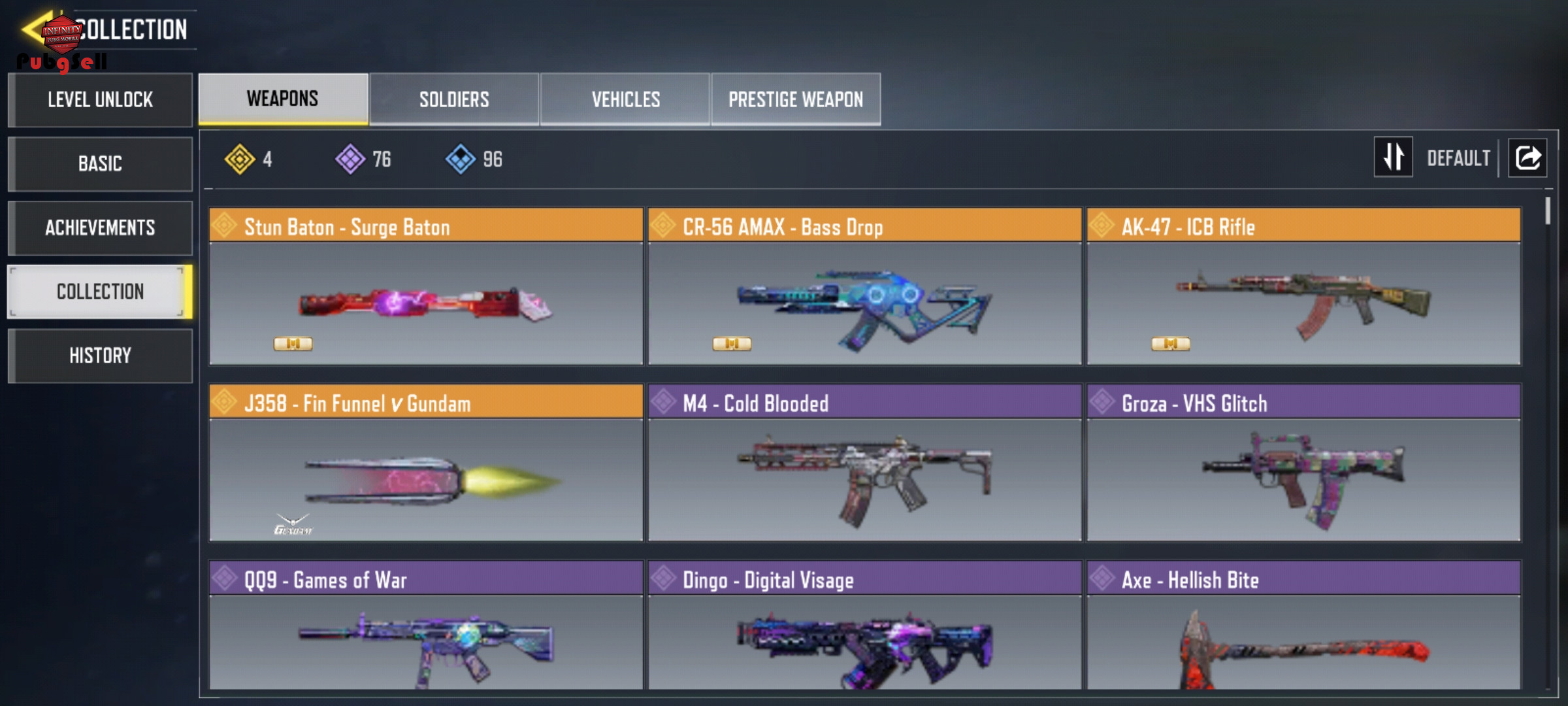Screen dimensions: 1568x706
Task: Toggle the Default sort order button
Action: (x=1394, y=157)
